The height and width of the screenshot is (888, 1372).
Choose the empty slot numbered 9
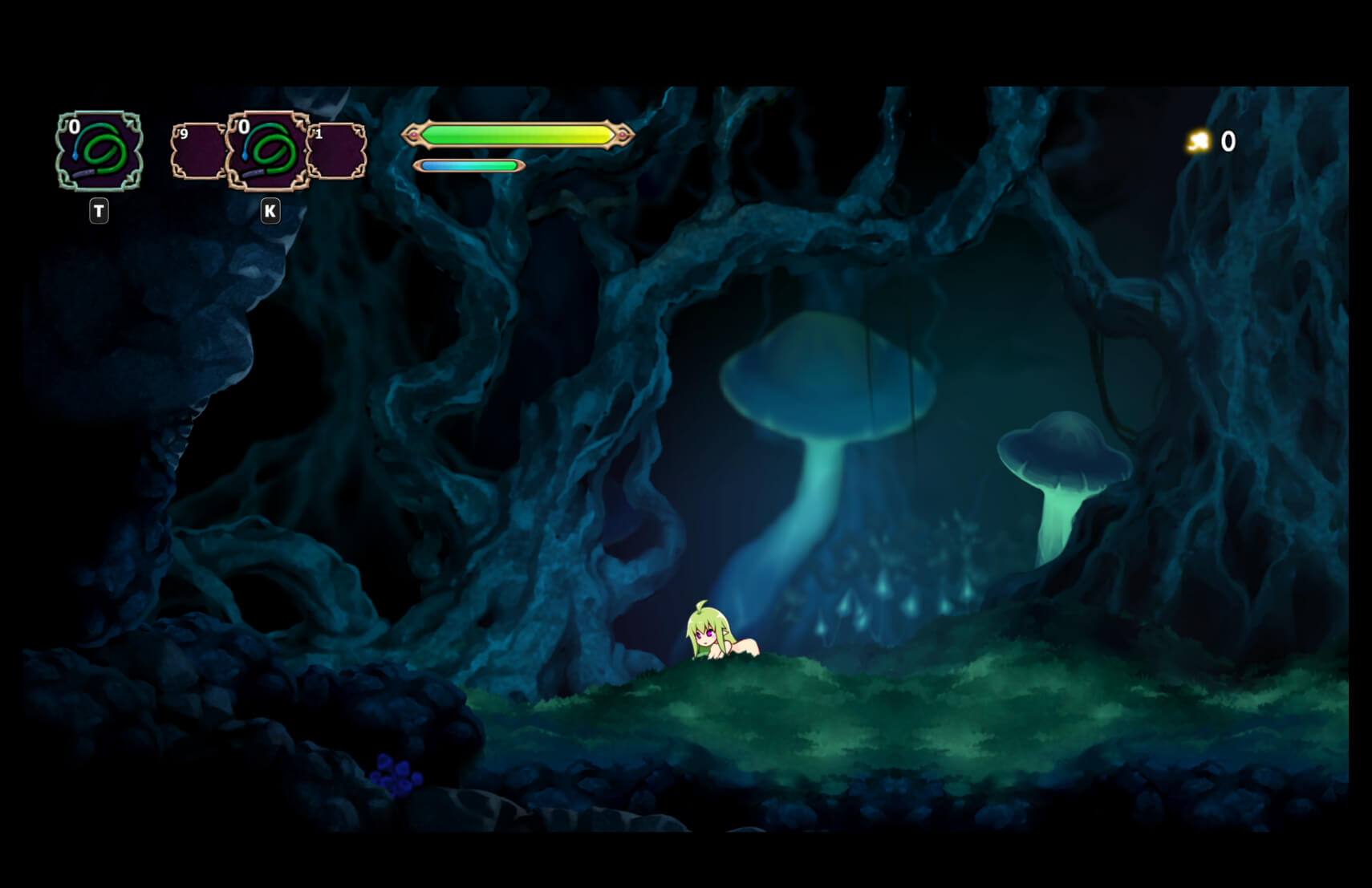(196, 151)
